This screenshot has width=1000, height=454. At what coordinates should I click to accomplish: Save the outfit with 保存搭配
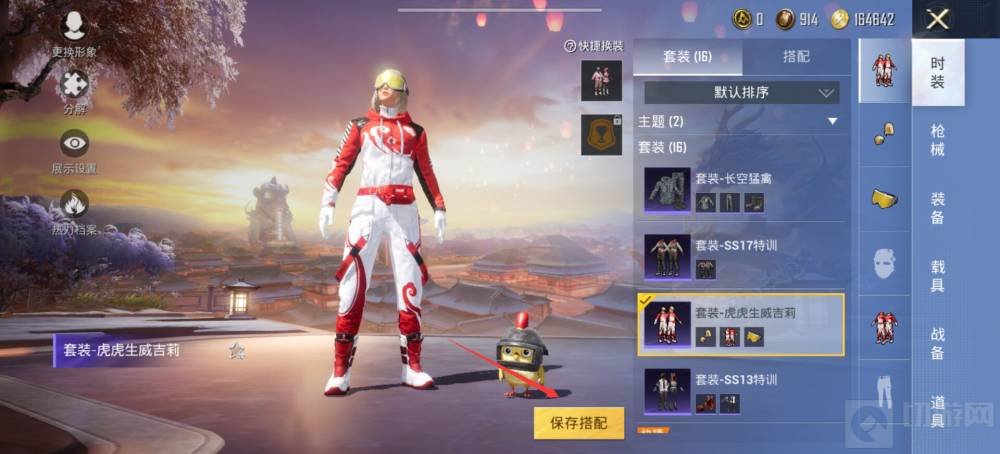click(x=579, y=423)
